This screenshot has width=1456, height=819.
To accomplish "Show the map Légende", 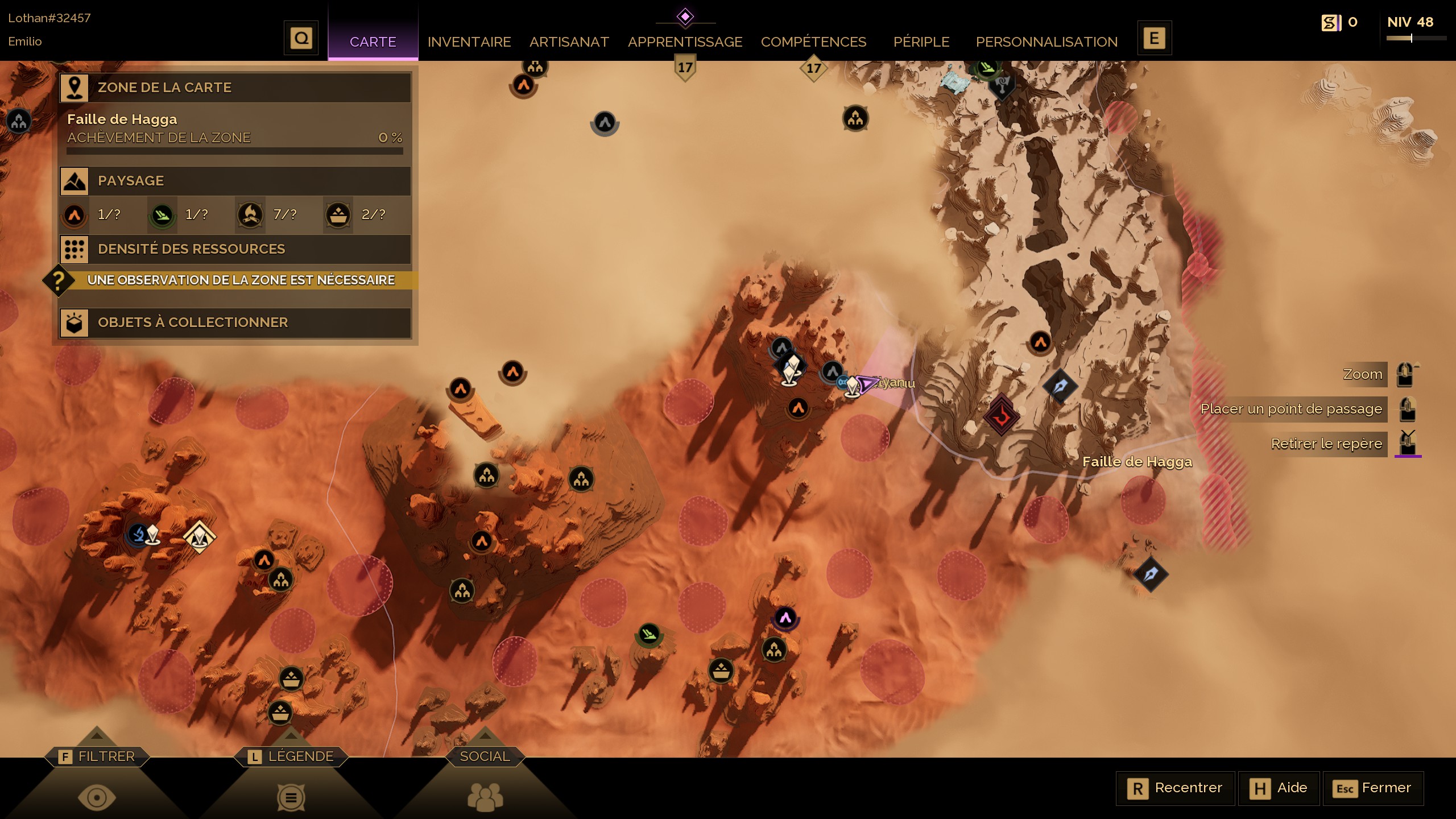I will (291, 757).
